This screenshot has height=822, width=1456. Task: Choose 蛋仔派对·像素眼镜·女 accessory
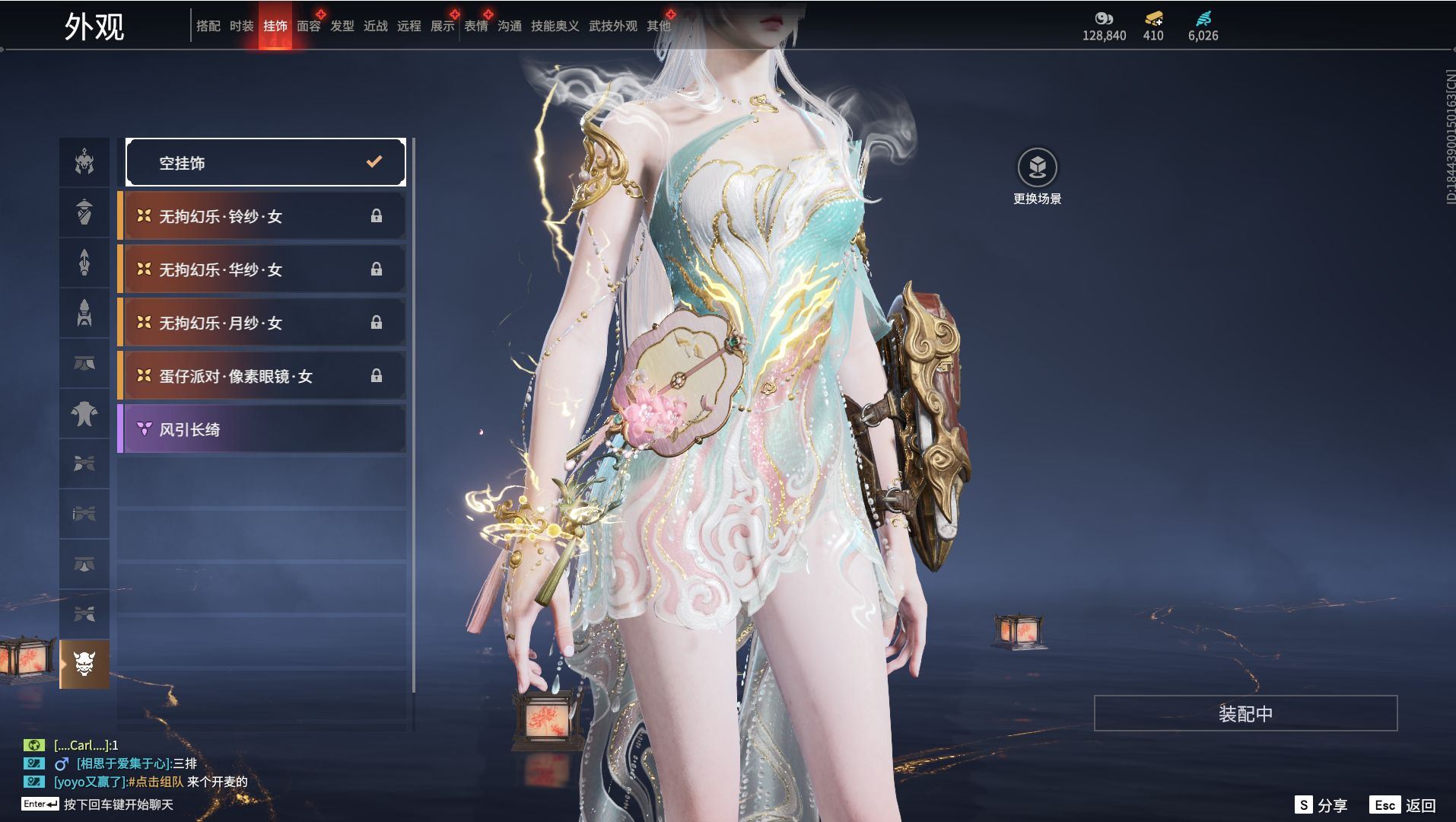tap(262, 376)
